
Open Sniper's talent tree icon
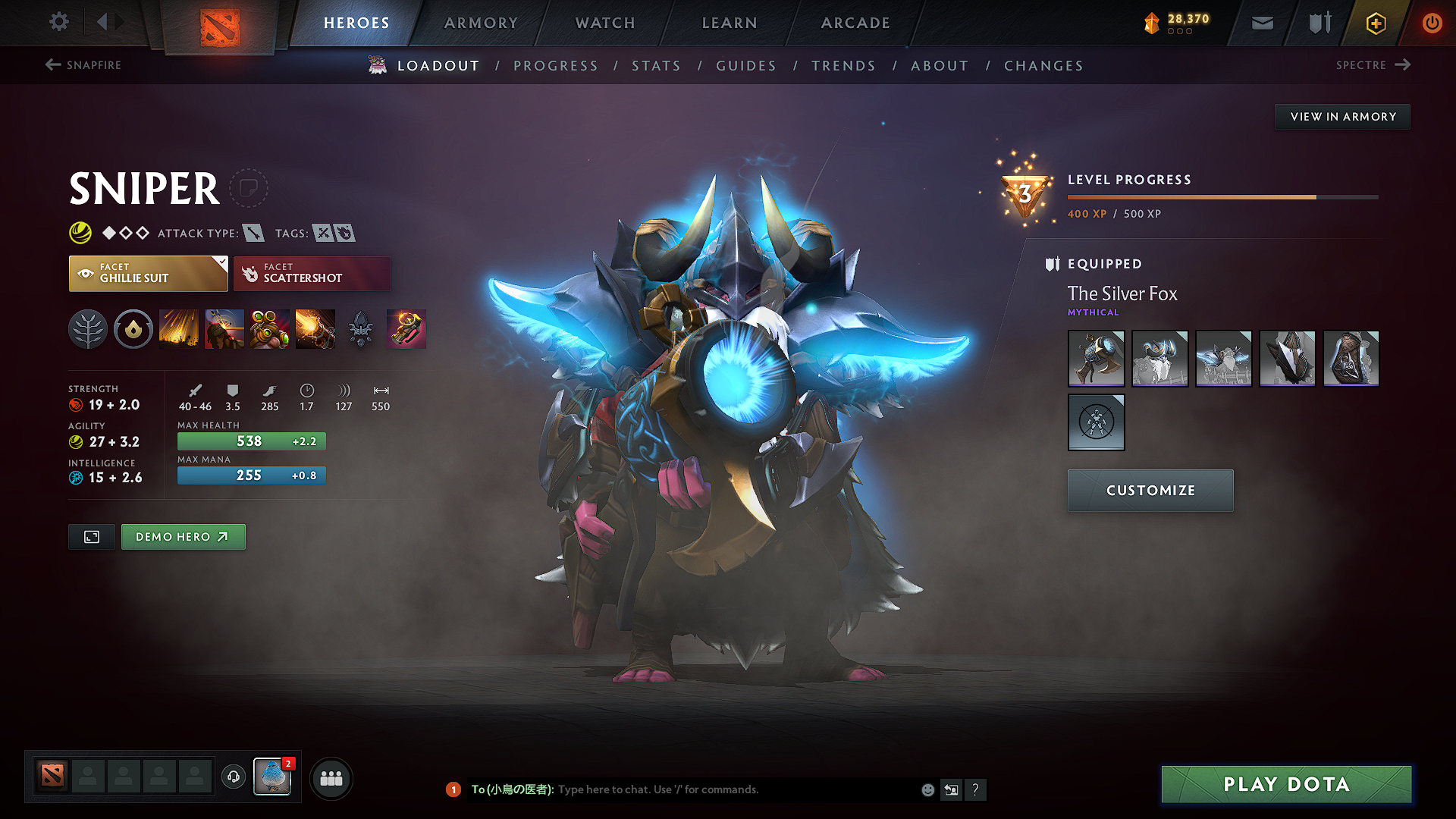(x=88, y=328)
